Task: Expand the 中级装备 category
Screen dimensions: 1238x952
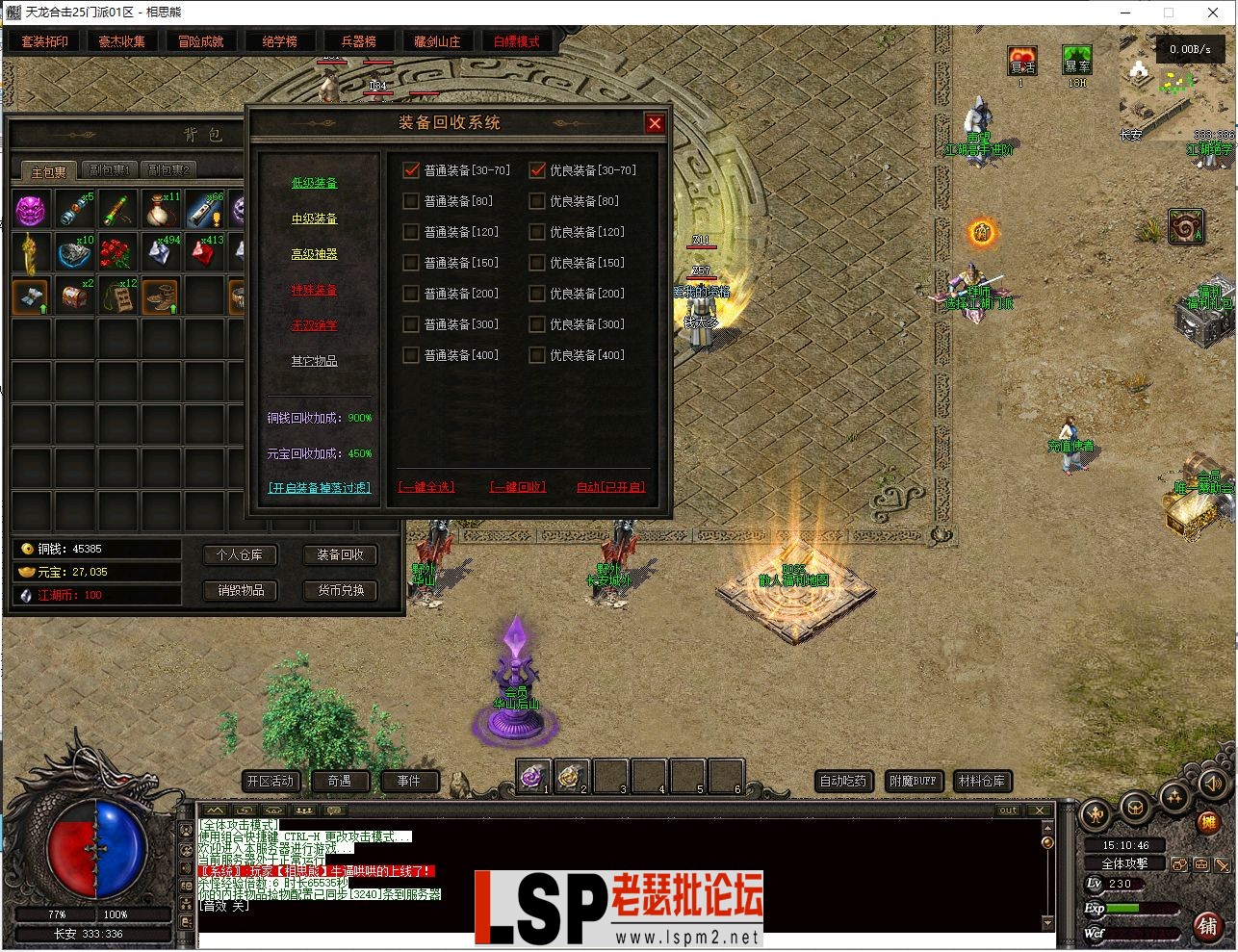Action: [x=315, y=219]
